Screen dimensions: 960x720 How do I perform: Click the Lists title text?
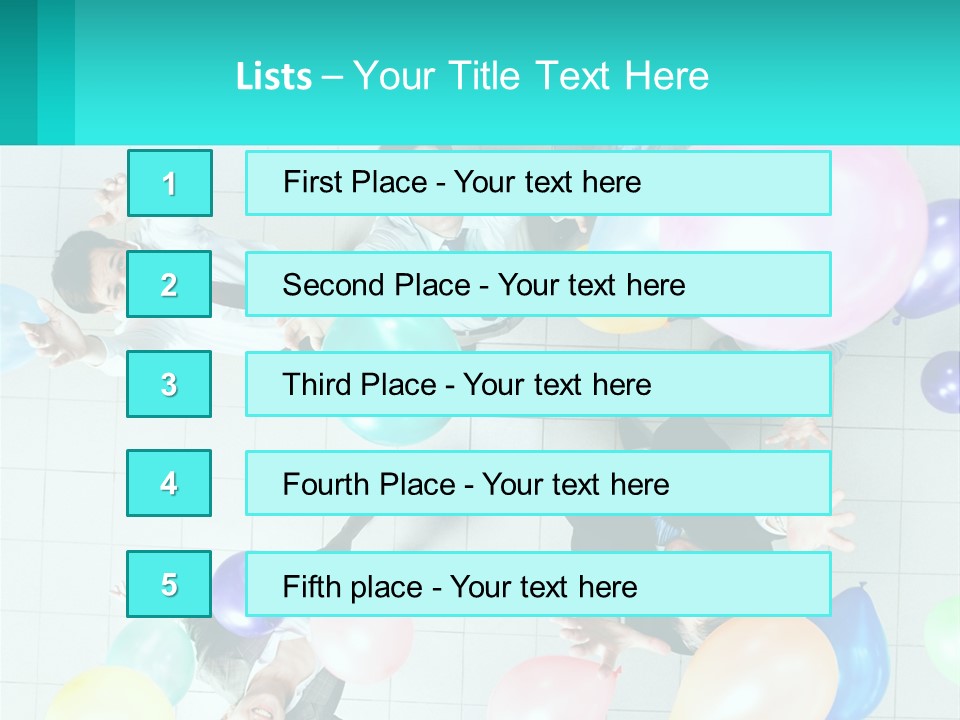pos(472,76)
